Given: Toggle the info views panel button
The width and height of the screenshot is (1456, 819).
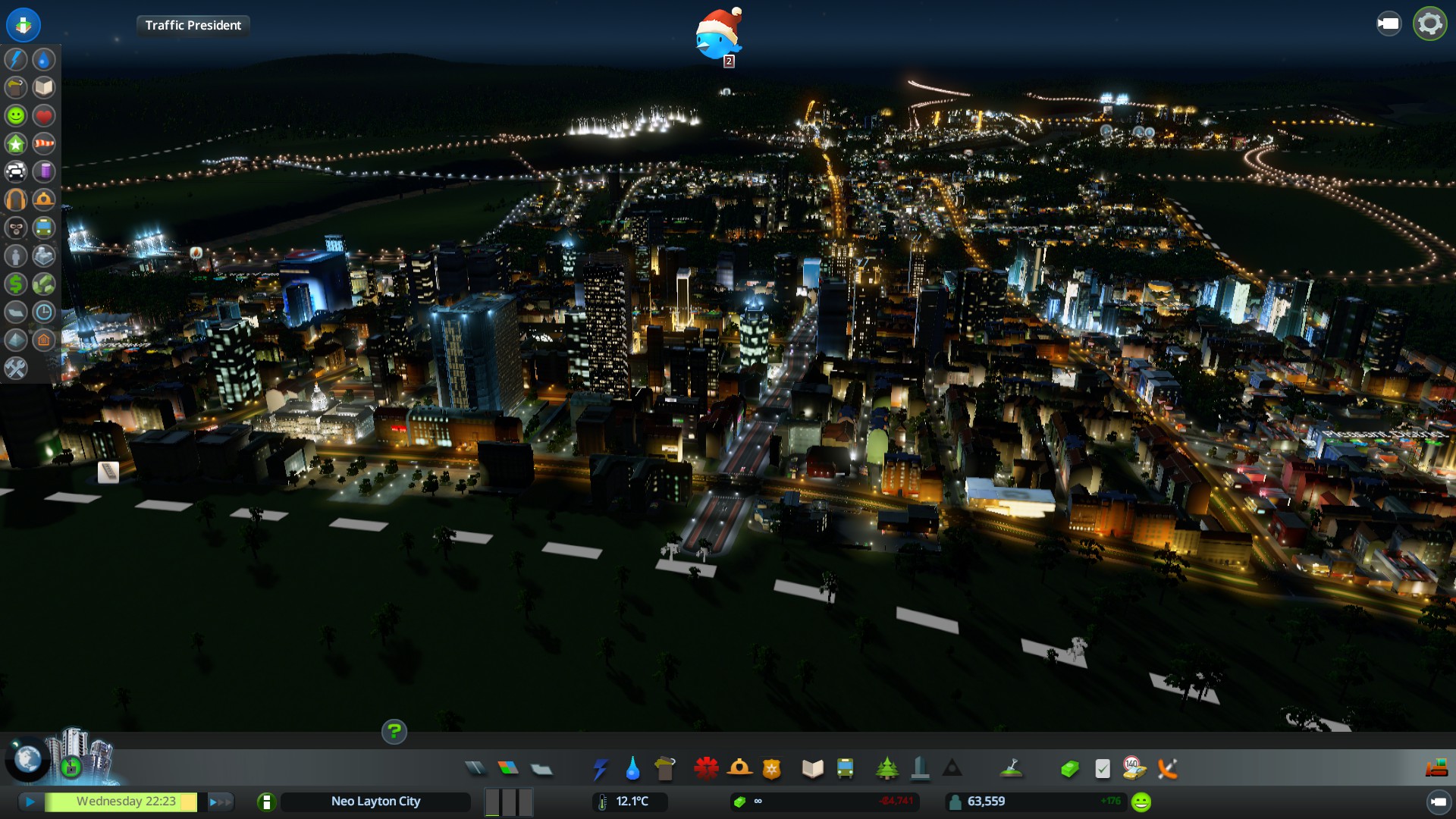Looking at the screenshot, I should pos(24,24).
